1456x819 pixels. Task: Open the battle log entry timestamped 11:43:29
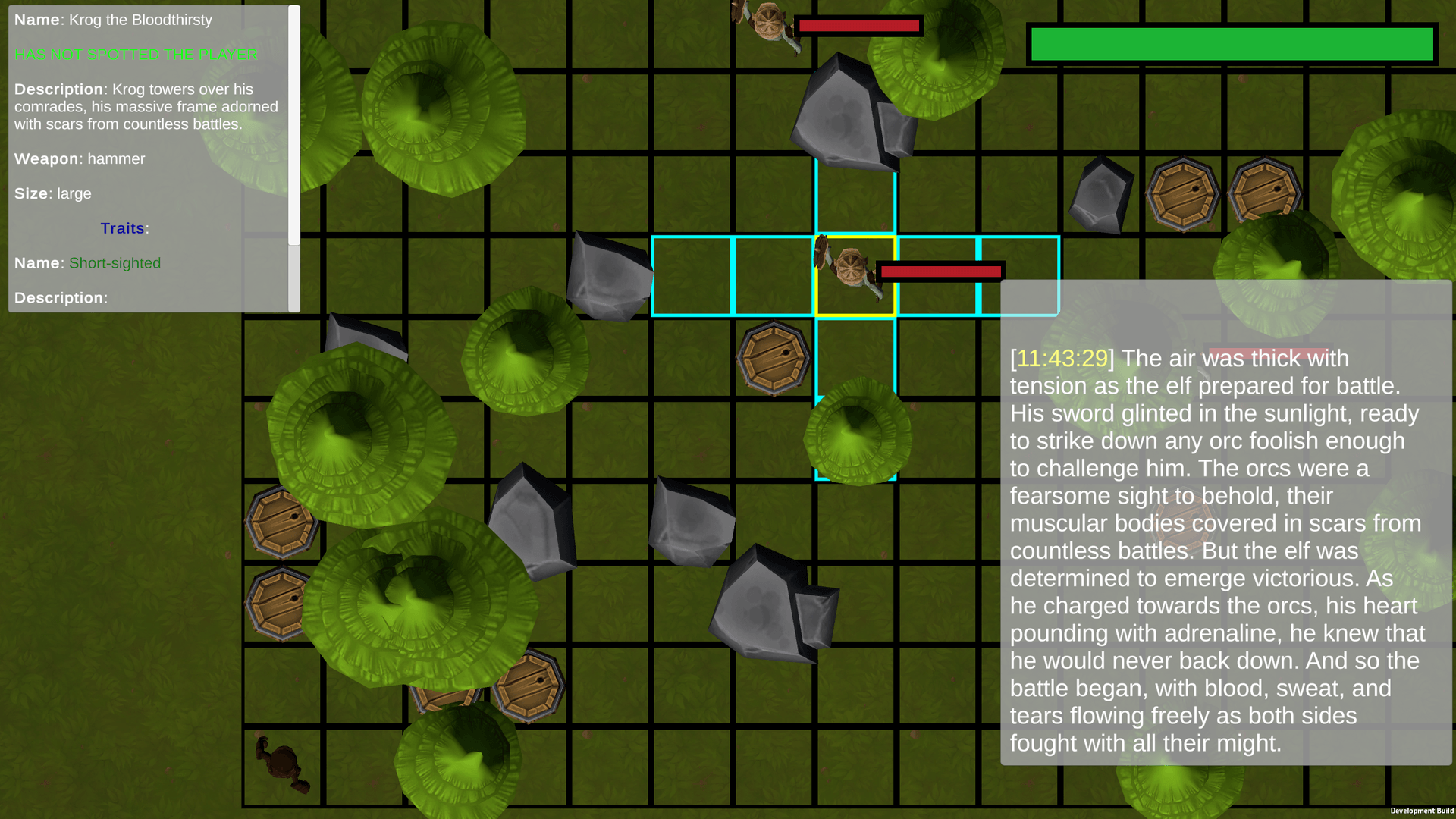(x=1061, y=359)
